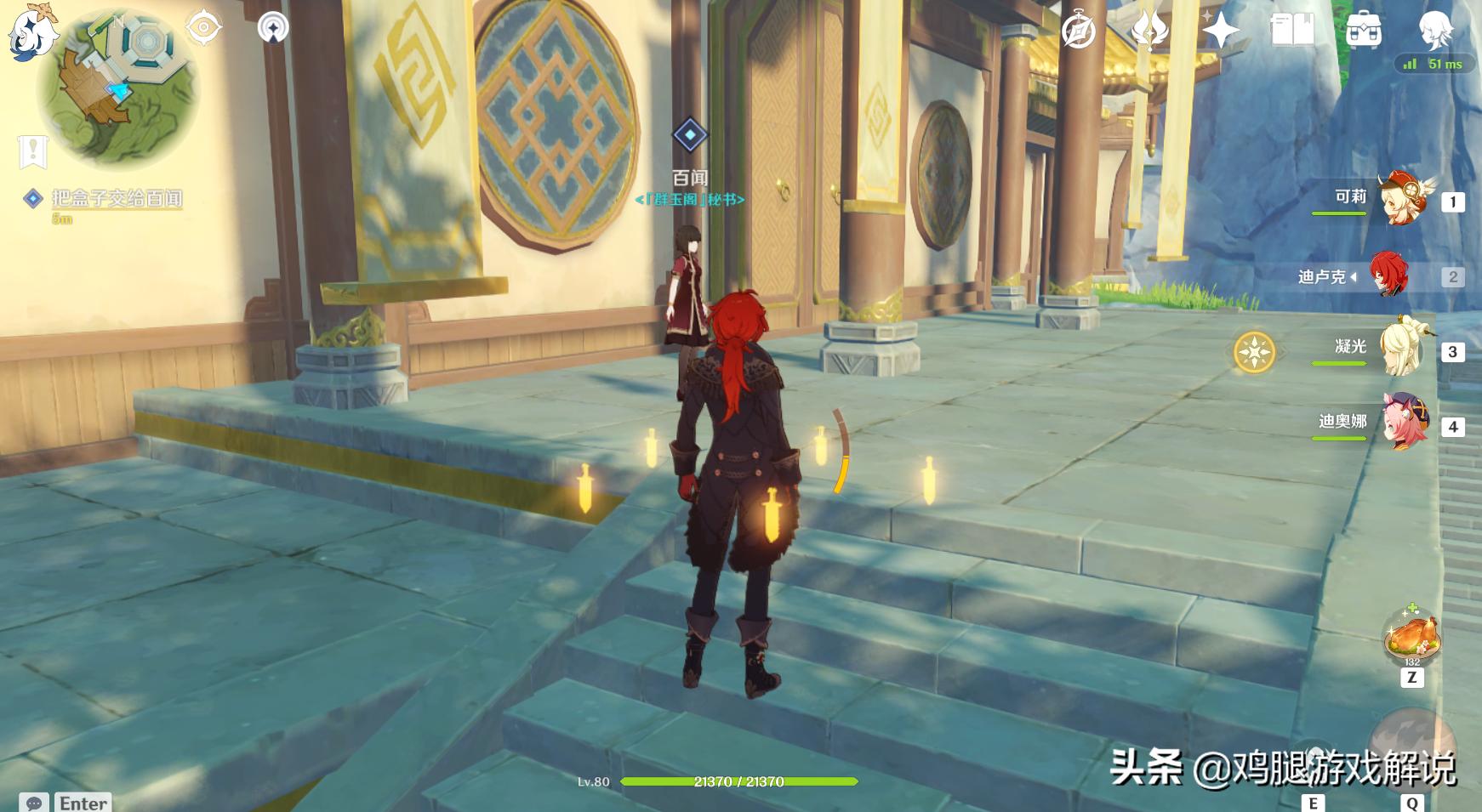Switch to party member 可莉

(x=1405, y=201)
